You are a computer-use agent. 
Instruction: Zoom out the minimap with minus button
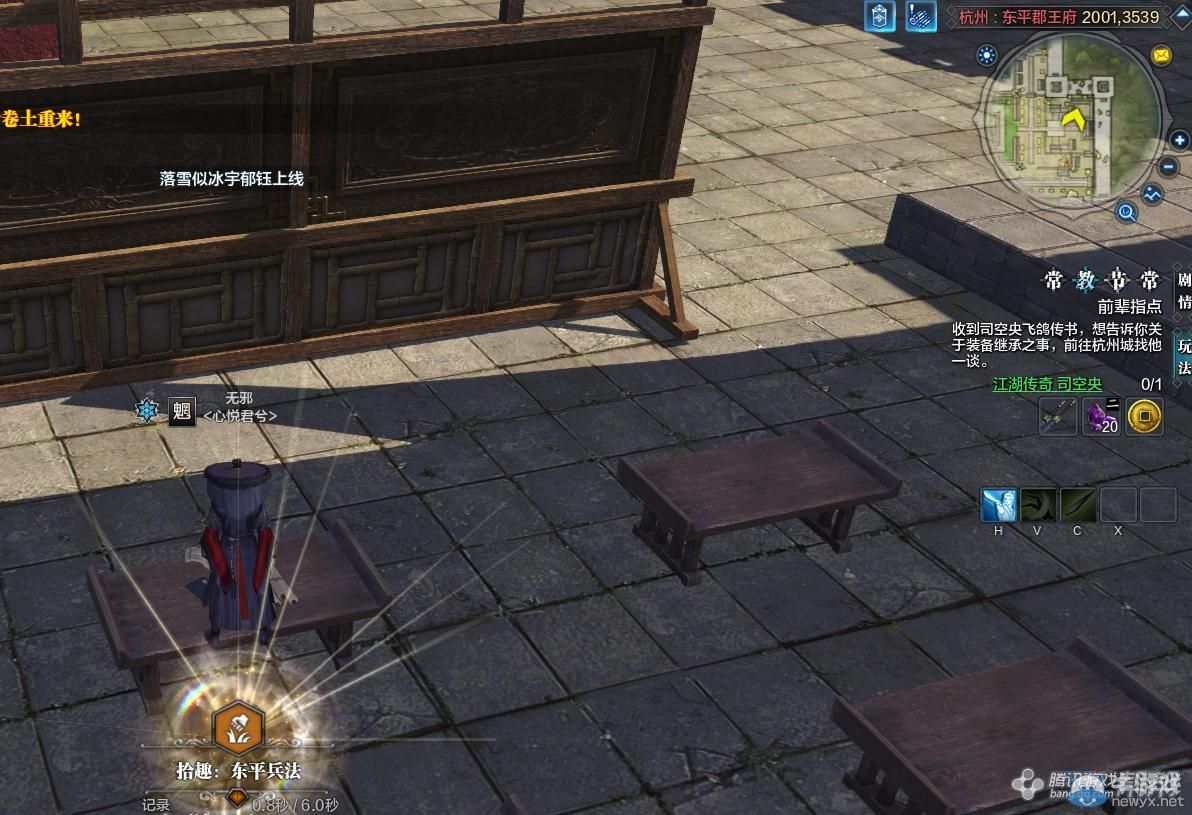tap(1168, 167)
